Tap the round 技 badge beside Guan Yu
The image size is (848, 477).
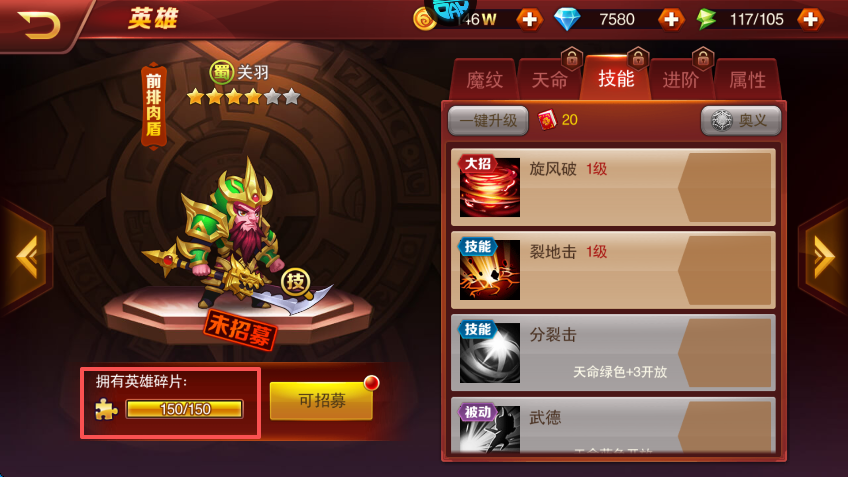coord(295,281)
